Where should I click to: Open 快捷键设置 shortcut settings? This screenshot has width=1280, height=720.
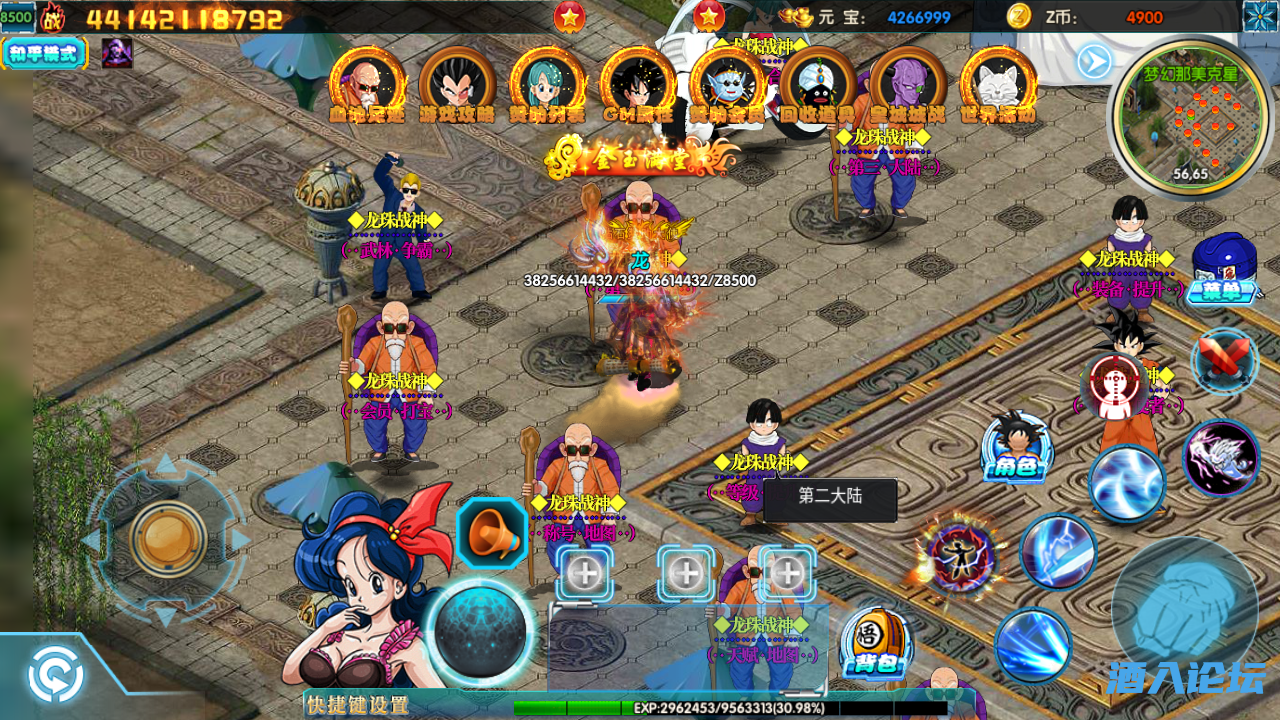pos(358,705)
